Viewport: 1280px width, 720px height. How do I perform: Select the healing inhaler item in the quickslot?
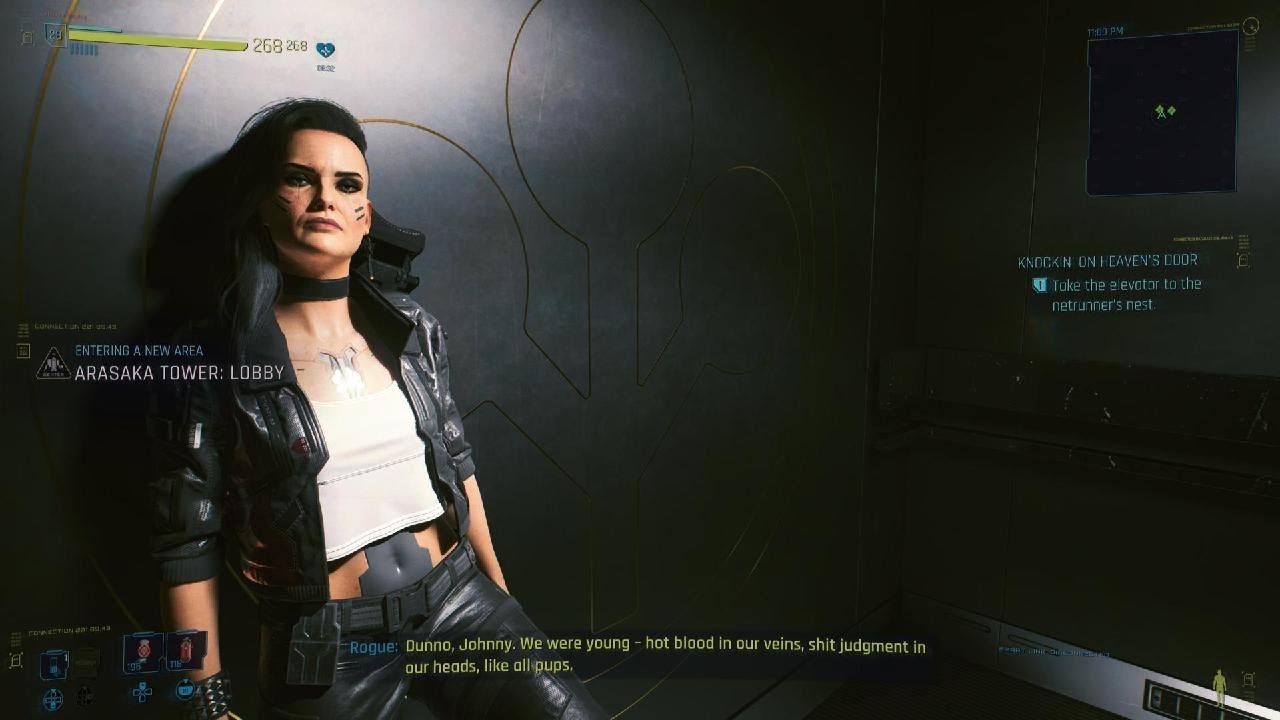[142, 650]
